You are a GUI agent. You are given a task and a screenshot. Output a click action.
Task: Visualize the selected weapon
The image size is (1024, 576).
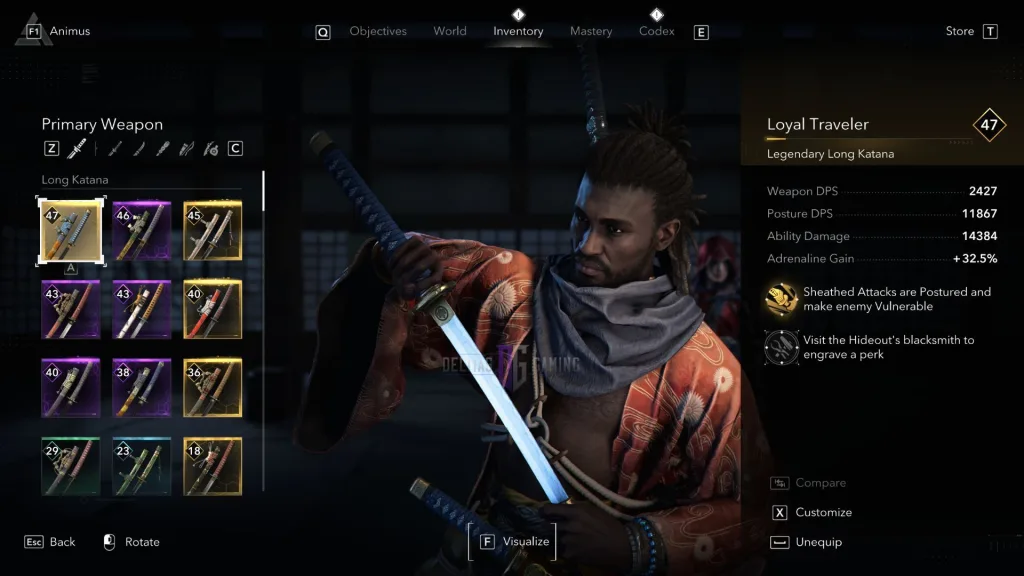point(525,541)
